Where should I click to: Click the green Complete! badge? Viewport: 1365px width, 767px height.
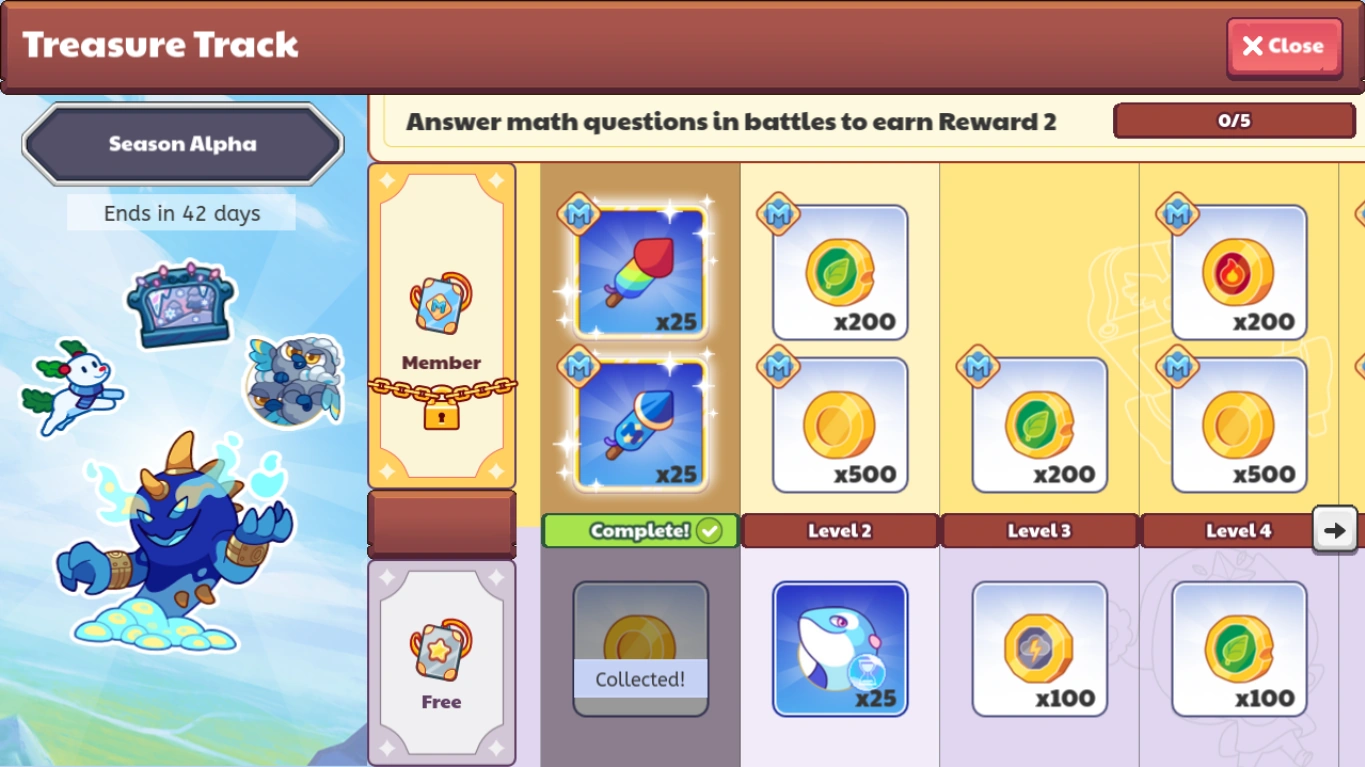pos(640,531)
